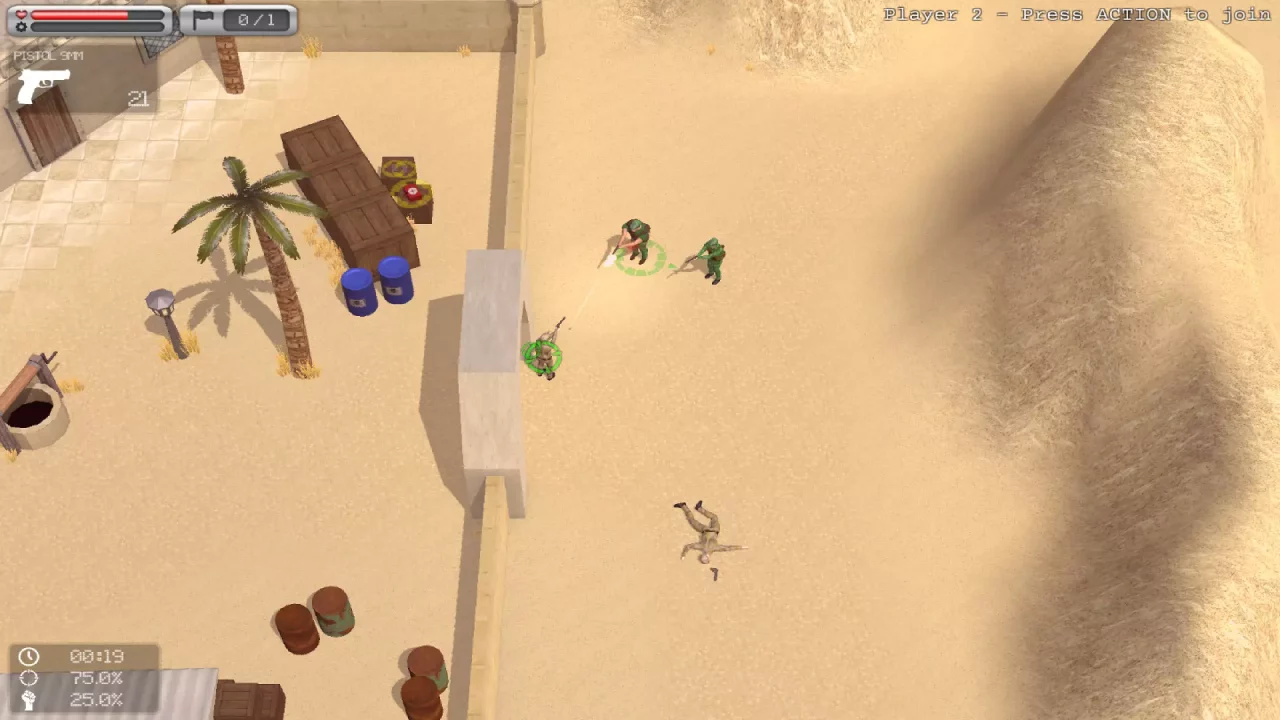Image resolution: width=1280 pixels, height=720 pixels.
Task: Select the Pistol 9mm label
Action: click(x=48, y=55)
